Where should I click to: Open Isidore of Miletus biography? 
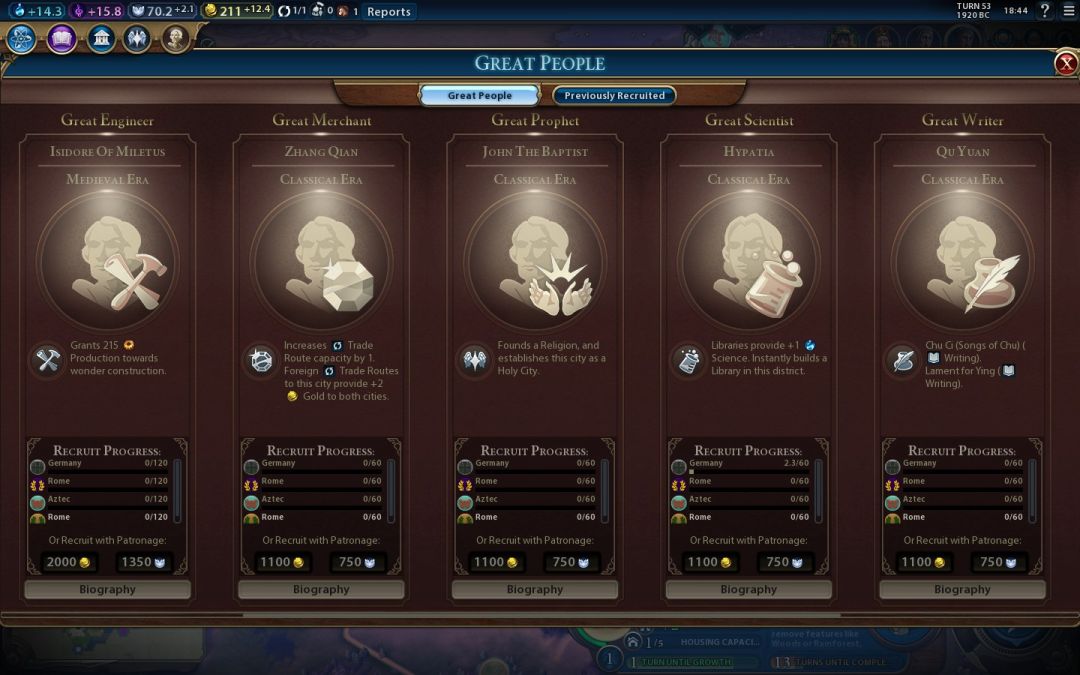click(107, 590)
